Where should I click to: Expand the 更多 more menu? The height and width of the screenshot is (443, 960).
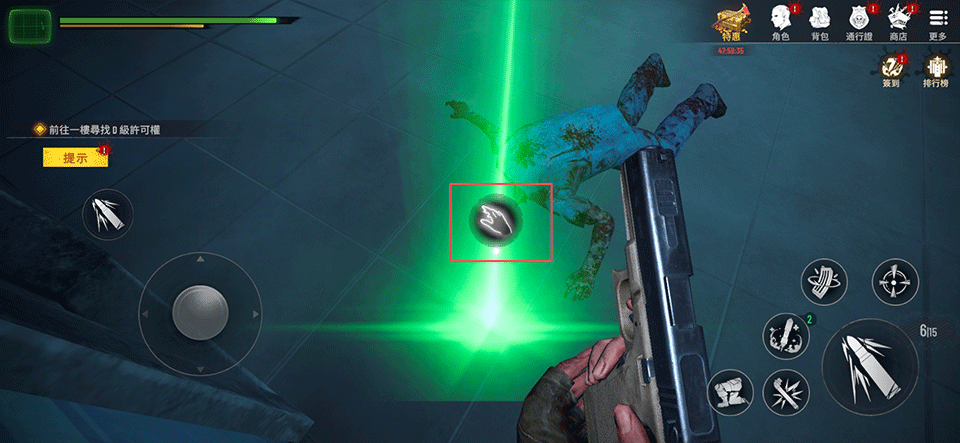coord(937,22)
